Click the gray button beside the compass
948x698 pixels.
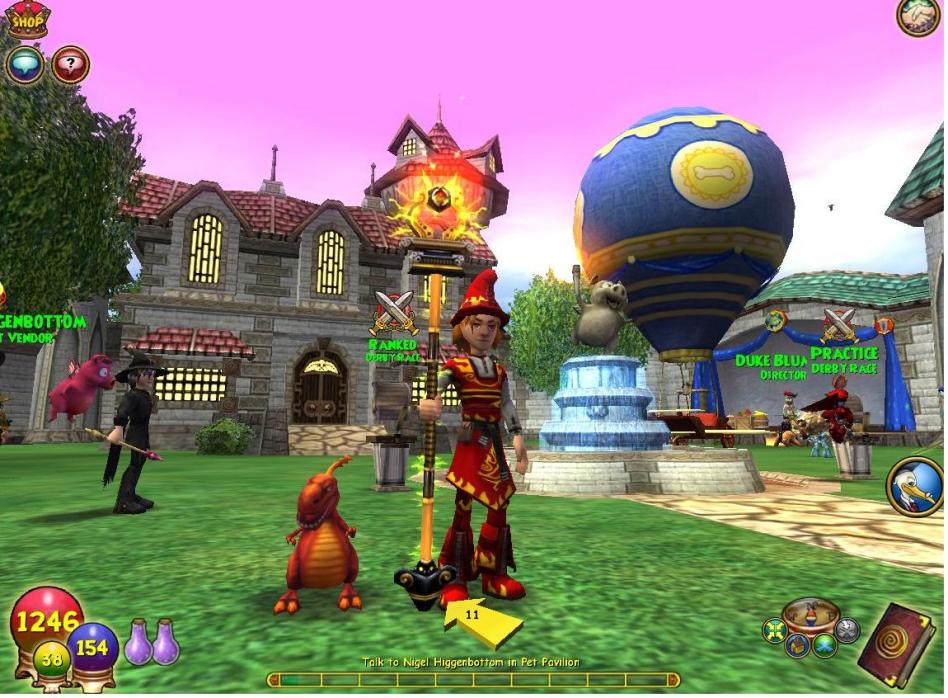point(847,630)
